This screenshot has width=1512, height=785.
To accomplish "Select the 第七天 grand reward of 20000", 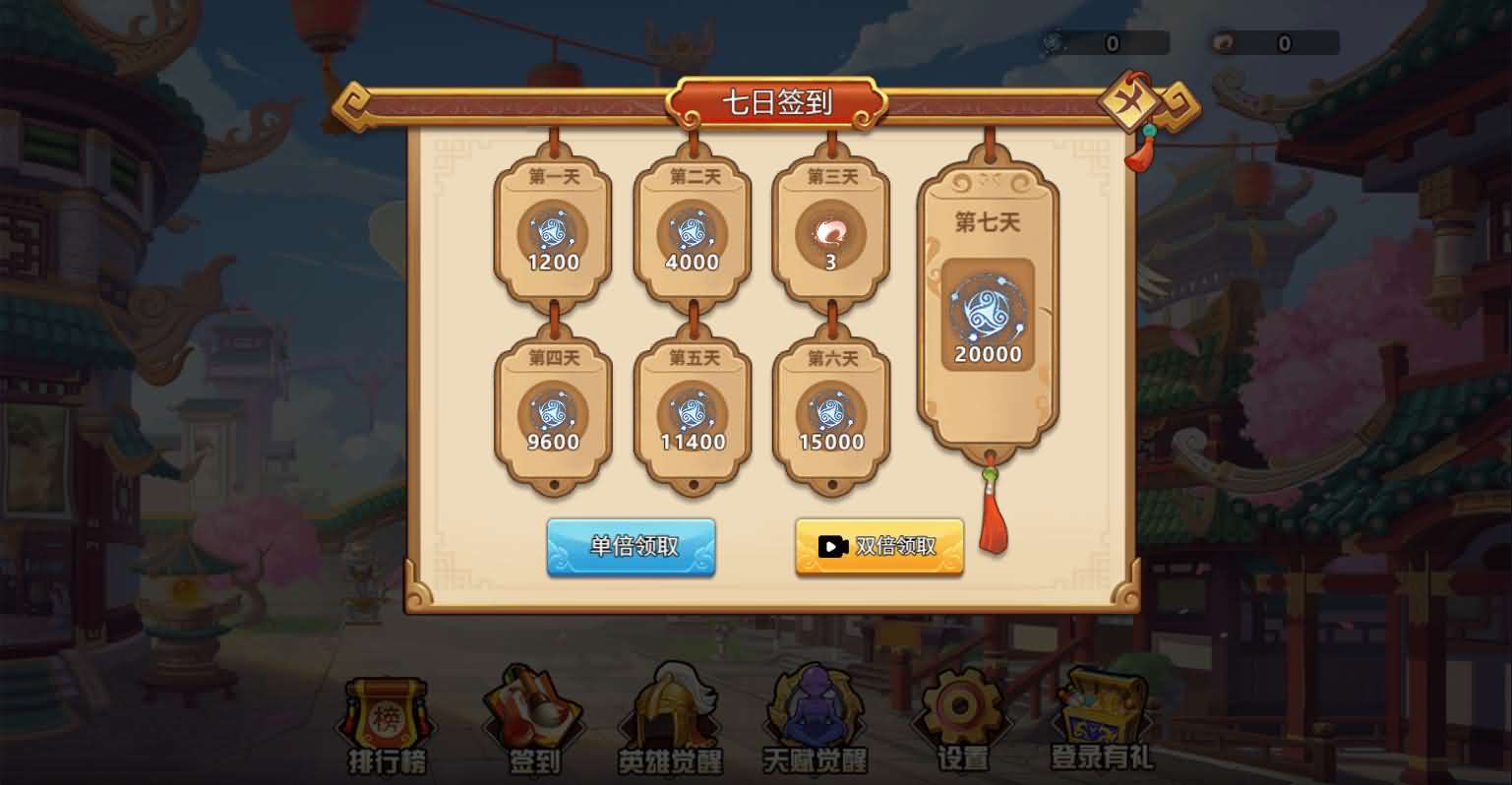I will click(x=987, y=315).
